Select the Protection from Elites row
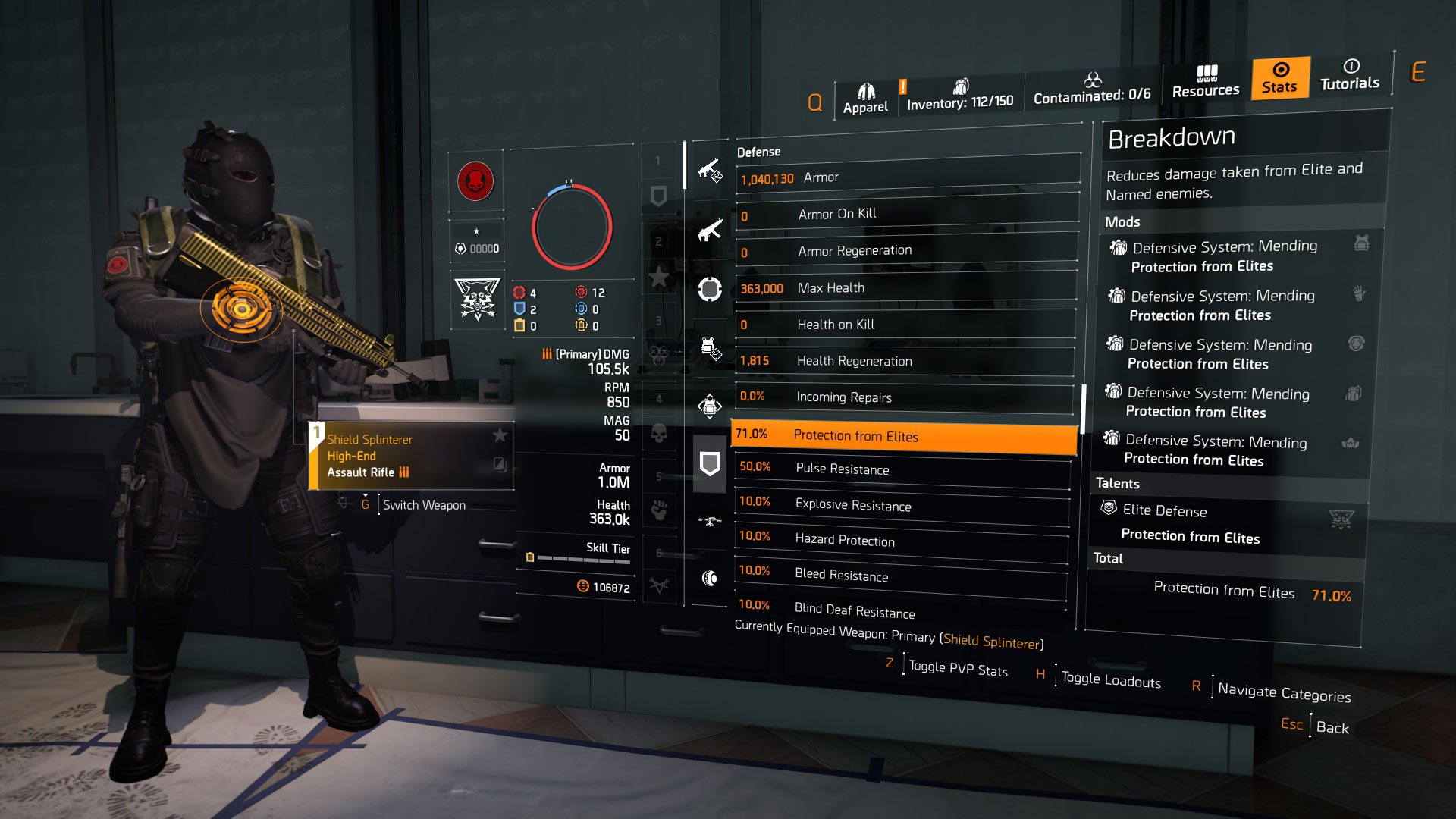The image size is (1456, 819). point(903,435)
